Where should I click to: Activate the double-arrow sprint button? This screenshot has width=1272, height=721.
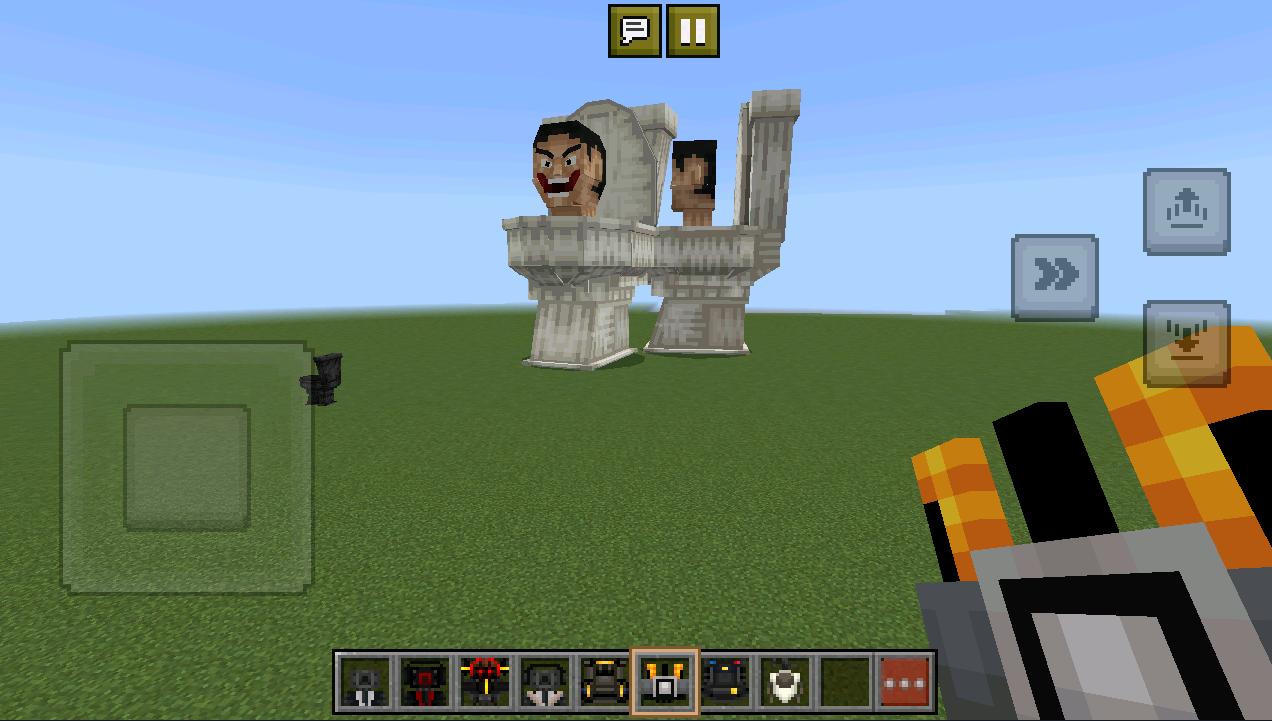click(1055, 277)
